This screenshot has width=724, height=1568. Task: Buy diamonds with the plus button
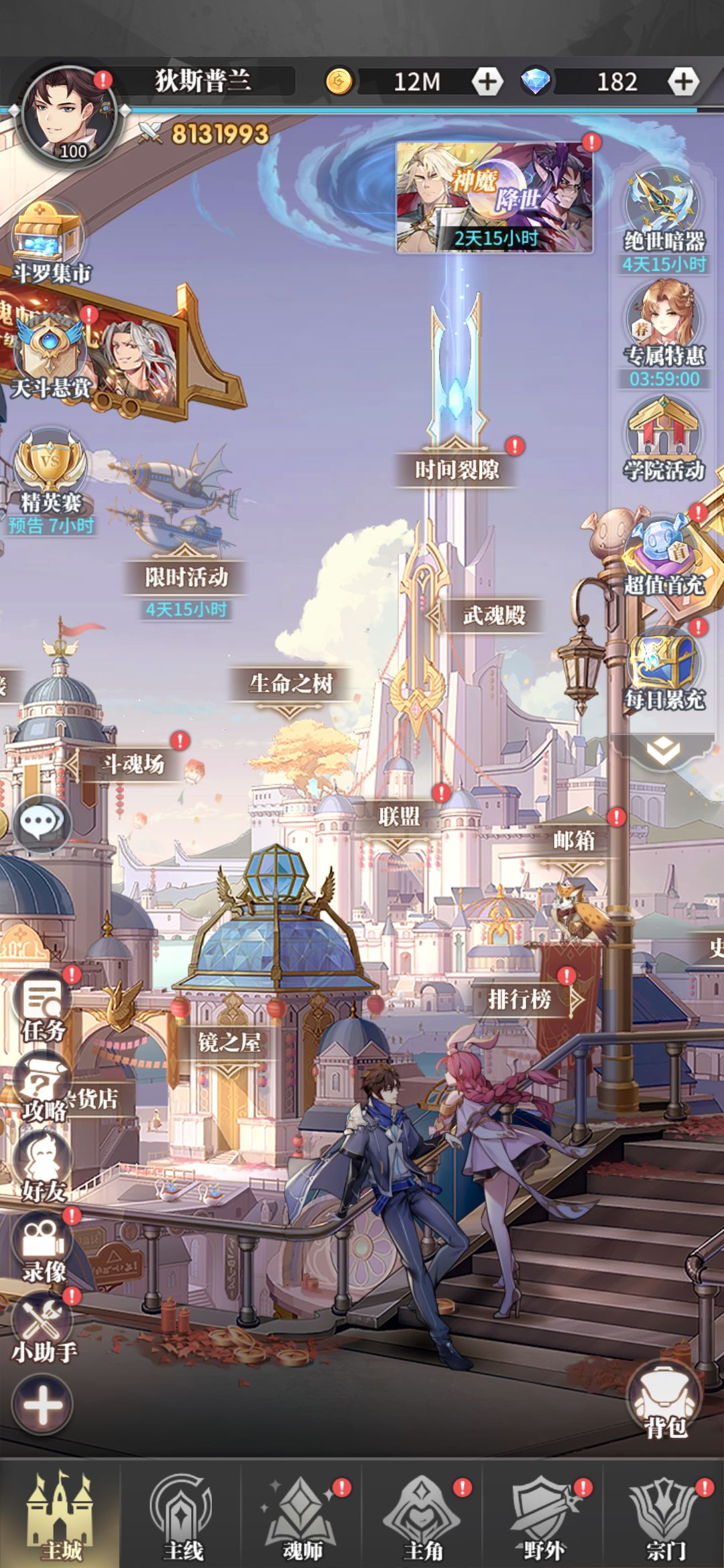click(x=682, y=82)
